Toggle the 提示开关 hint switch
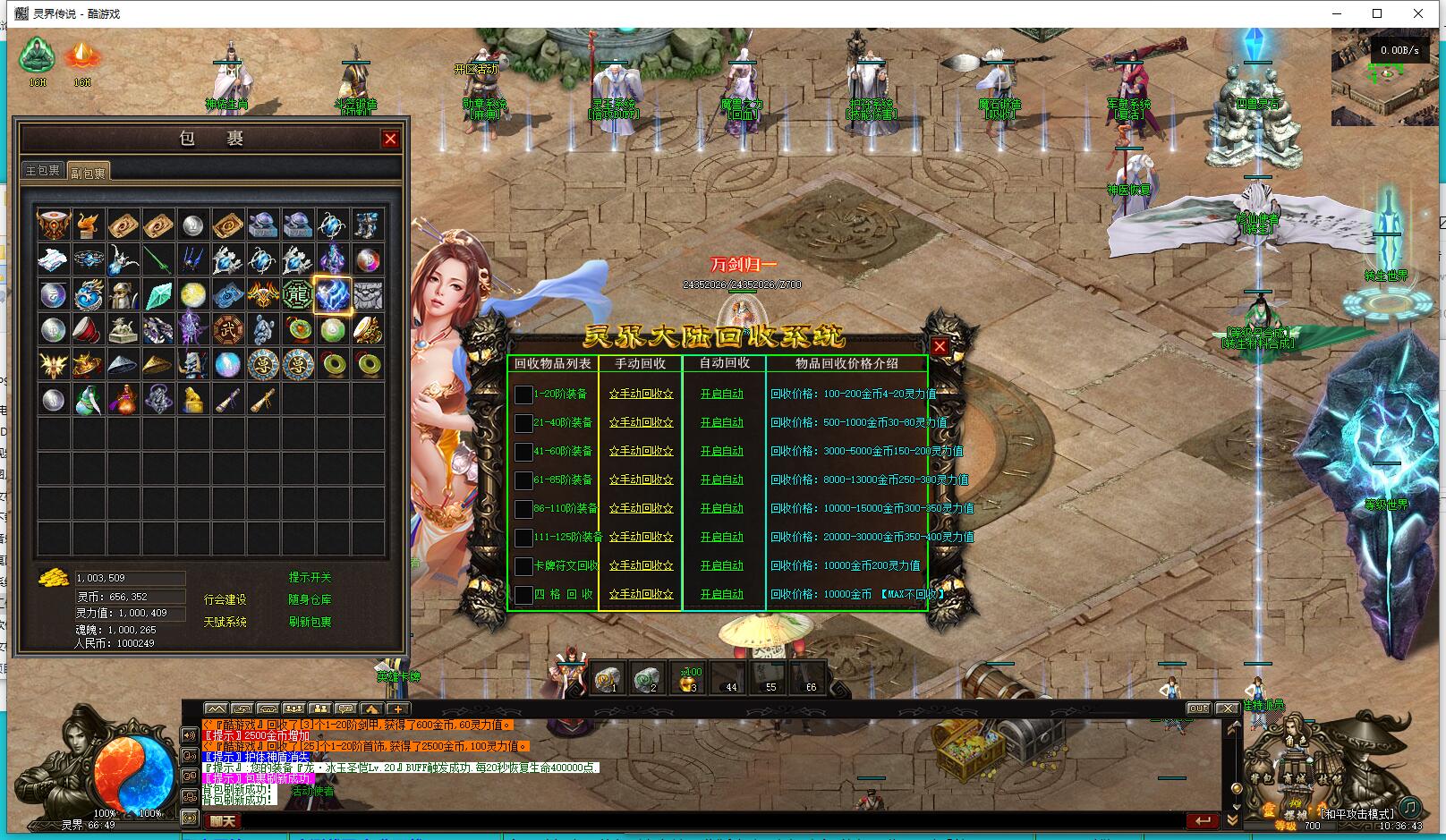The width and height of the screenshot is (1446, 840). (x=310, y=578)
